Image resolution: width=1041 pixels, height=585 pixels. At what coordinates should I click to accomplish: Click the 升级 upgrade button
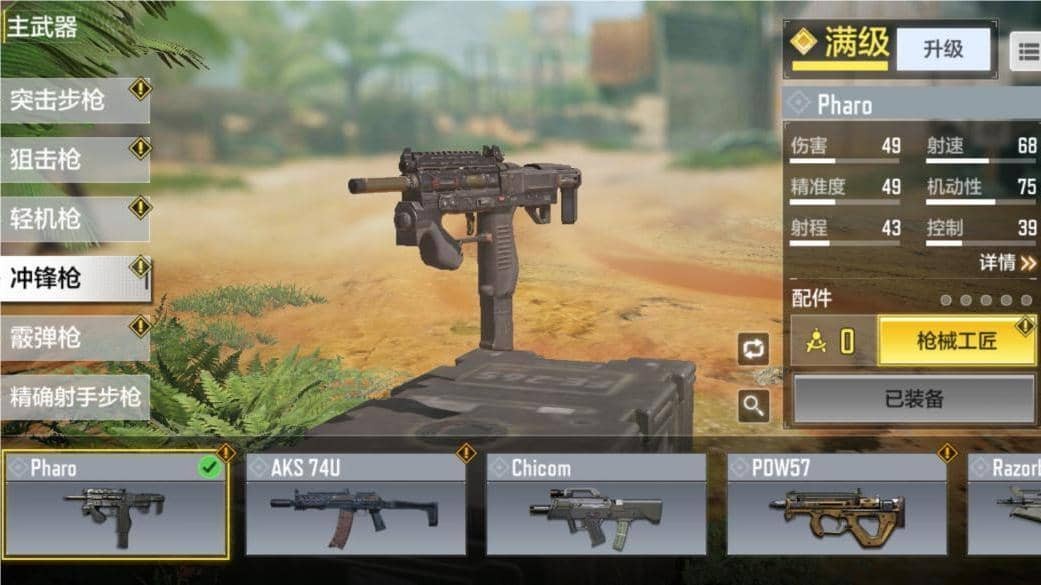tap(942, 49)
